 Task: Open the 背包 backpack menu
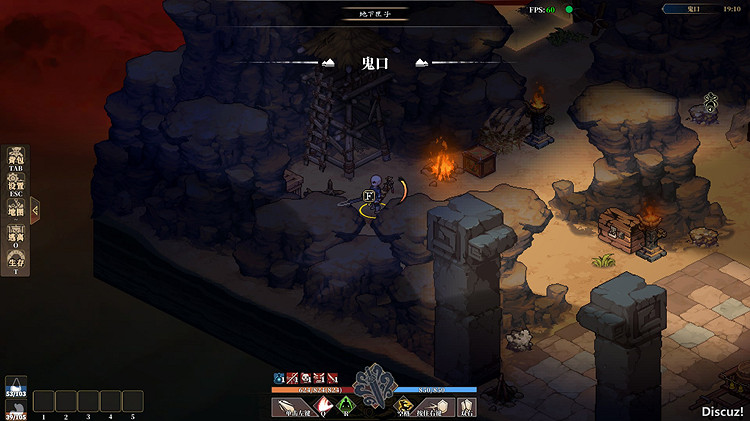coord(16,160)
